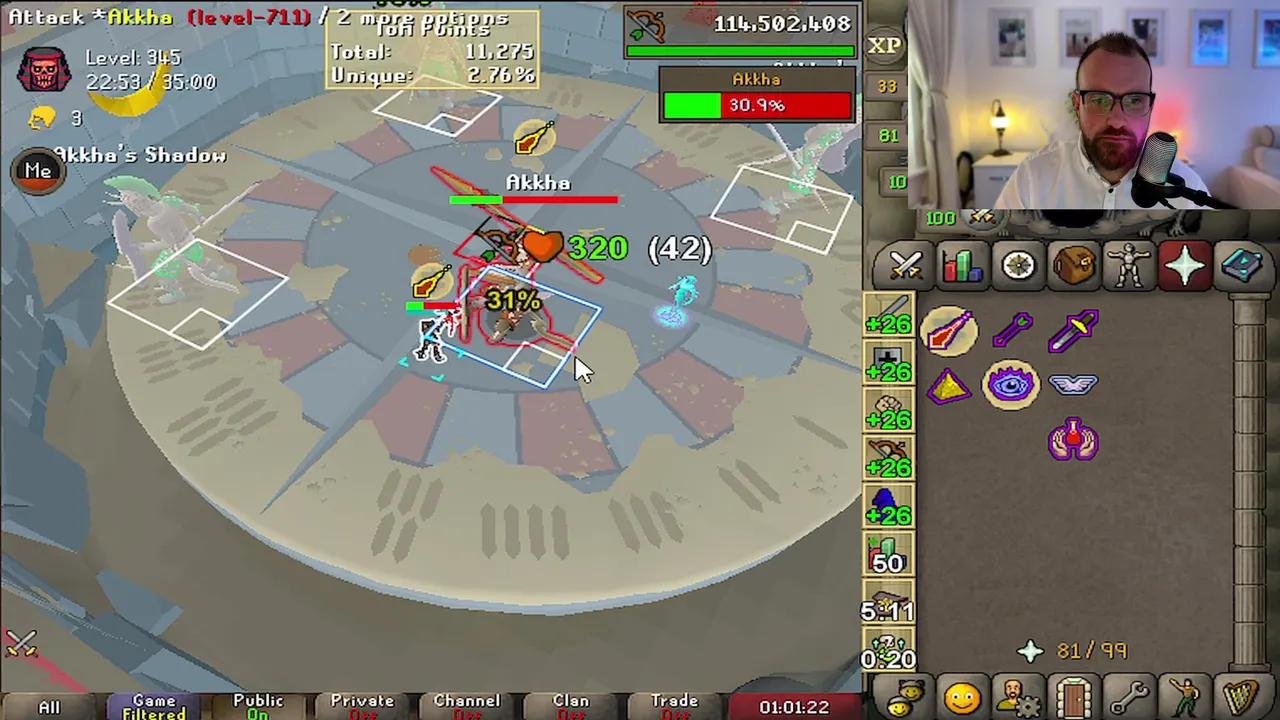
Task: Click the 'Me' button under Akkha's Shadow
Action: pos(38,171)
